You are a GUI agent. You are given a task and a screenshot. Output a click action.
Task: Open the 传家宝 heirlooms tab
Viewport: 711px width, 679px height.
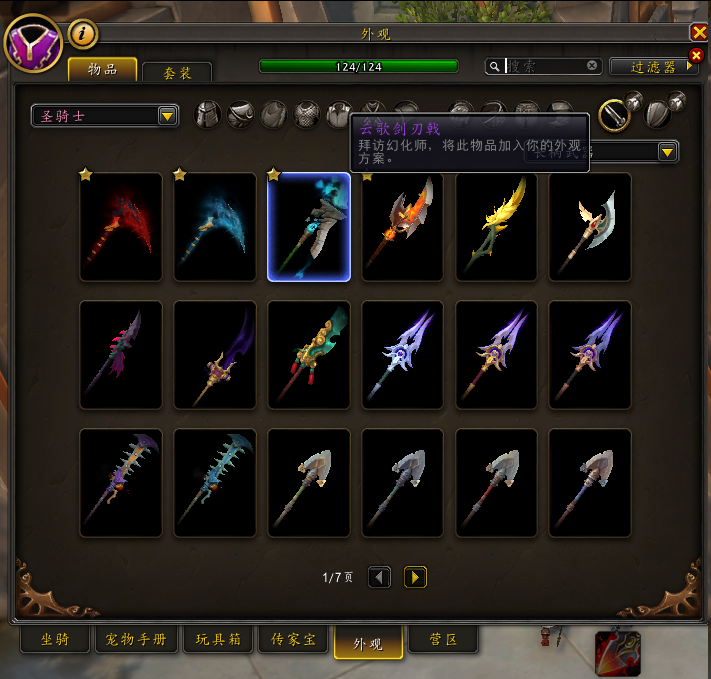pos(293,639)
